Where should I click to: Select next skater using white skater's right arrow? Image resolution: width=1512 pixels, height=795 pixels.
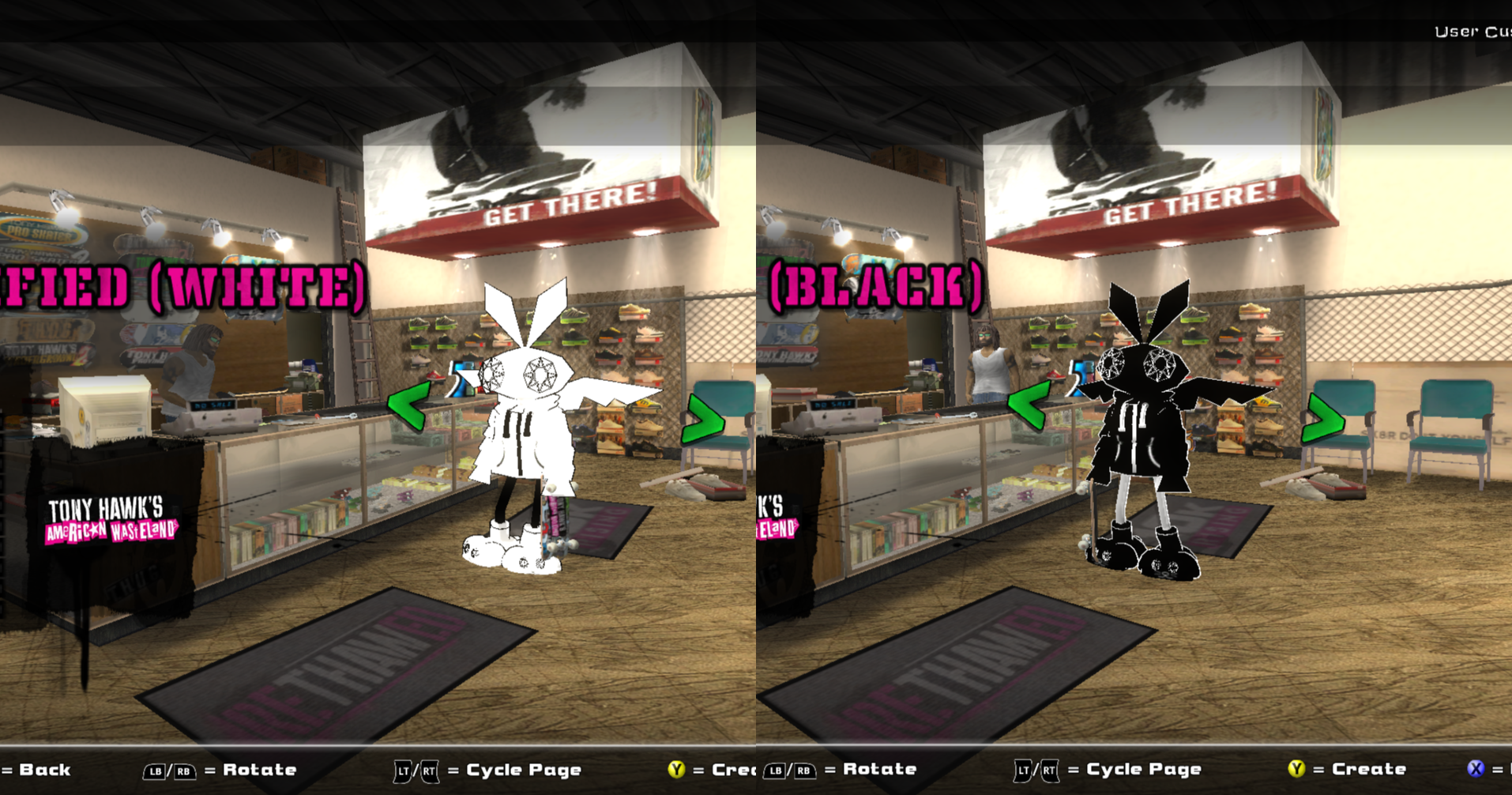pyautogui.click(x=702, y=420)
